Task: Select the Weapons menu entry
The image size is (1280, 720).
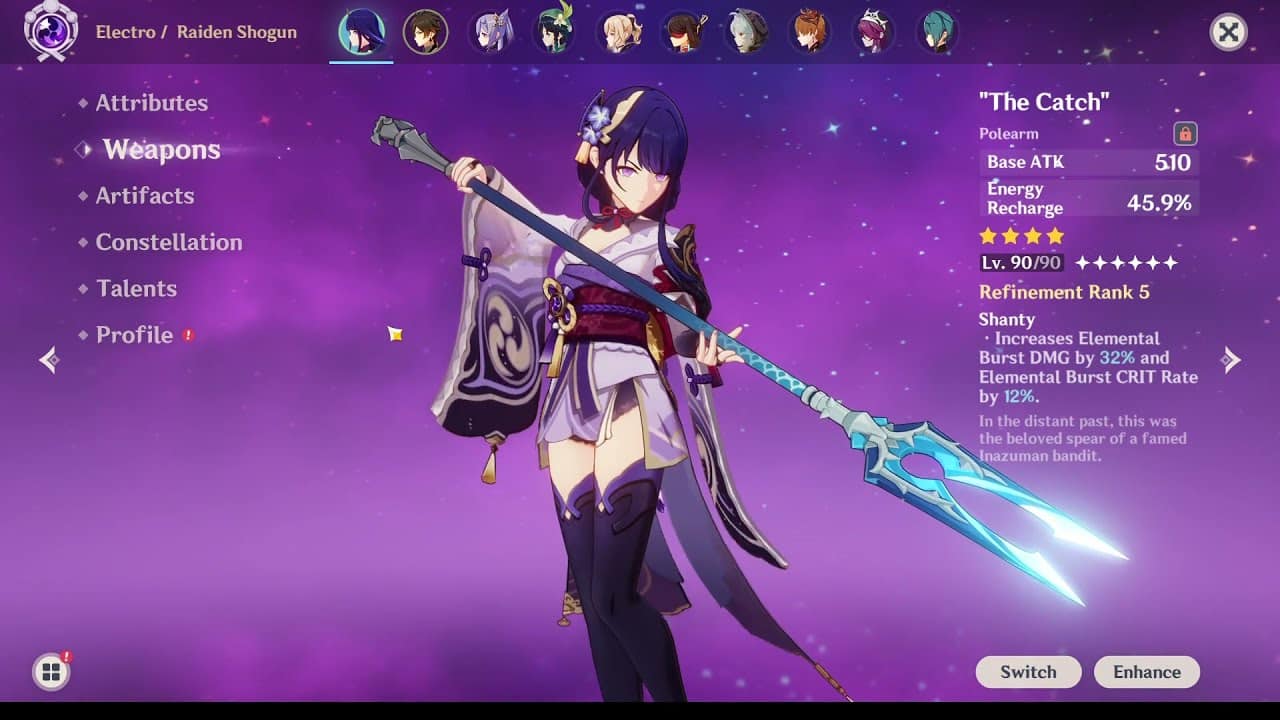Action: [x=161, y=150]
